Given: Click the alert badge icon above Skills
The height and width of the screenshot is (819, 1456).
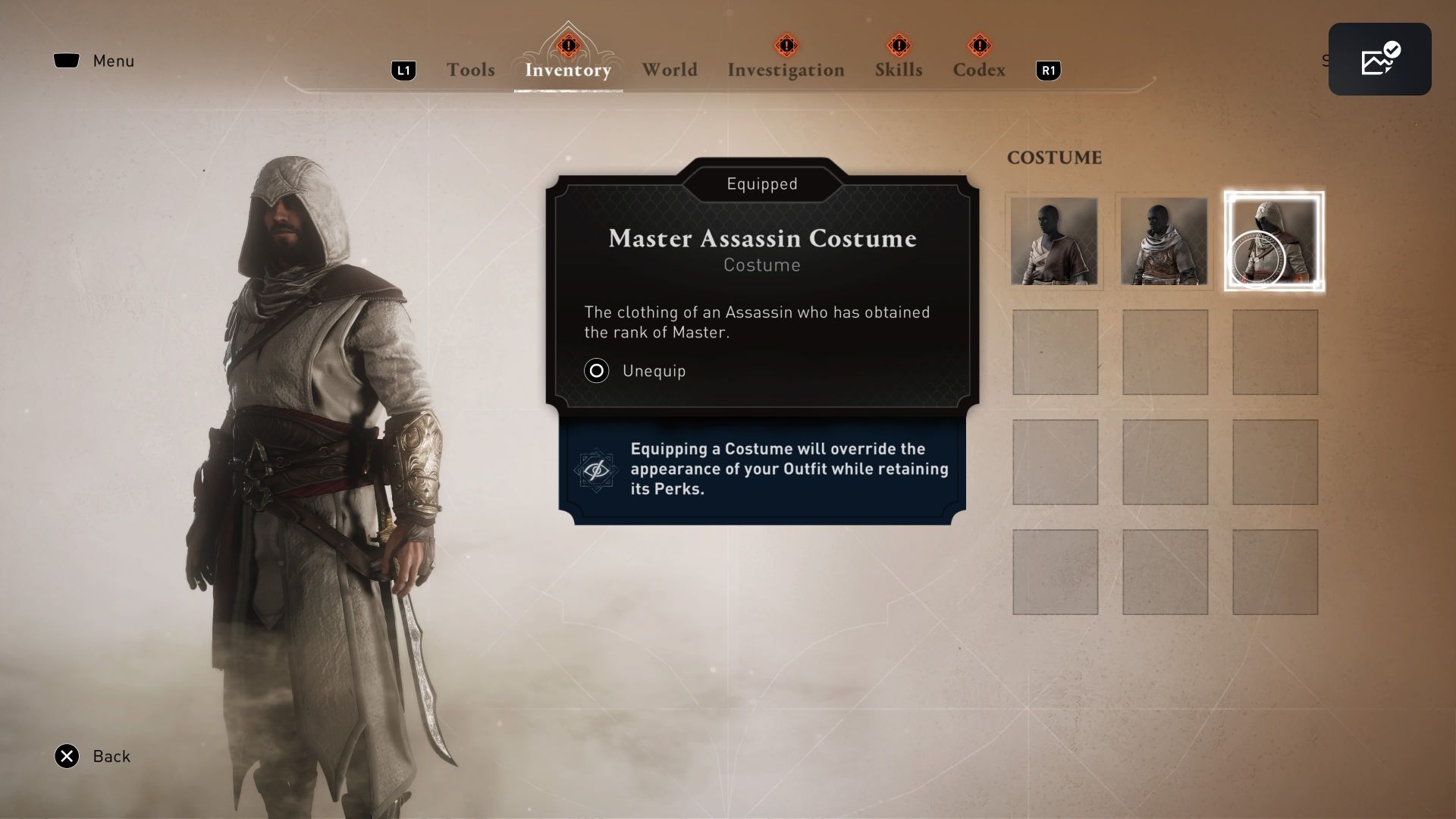Looking at the screenshot, I should pyautogui.click(x=898, y=46).
